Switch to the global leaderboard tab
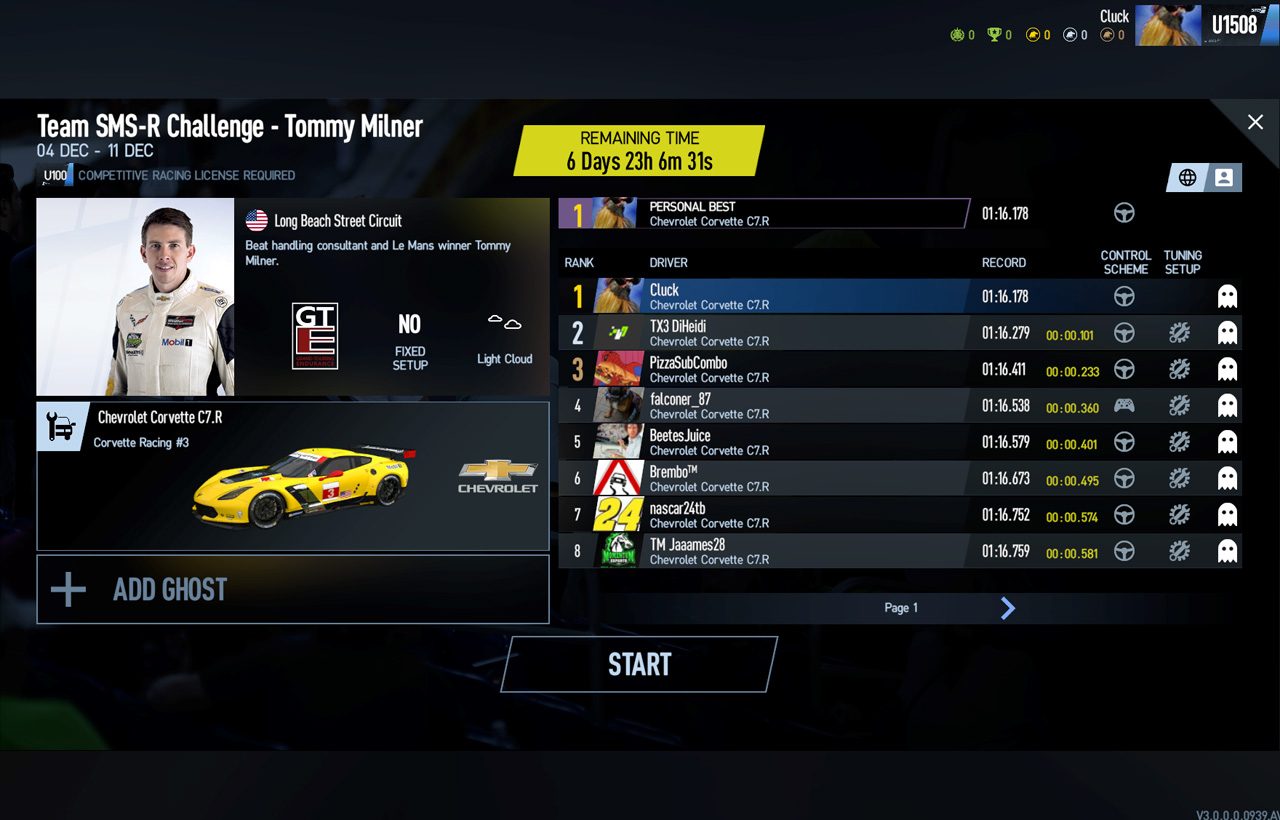The image size is (1280, 820). (x=1187, y=178)
